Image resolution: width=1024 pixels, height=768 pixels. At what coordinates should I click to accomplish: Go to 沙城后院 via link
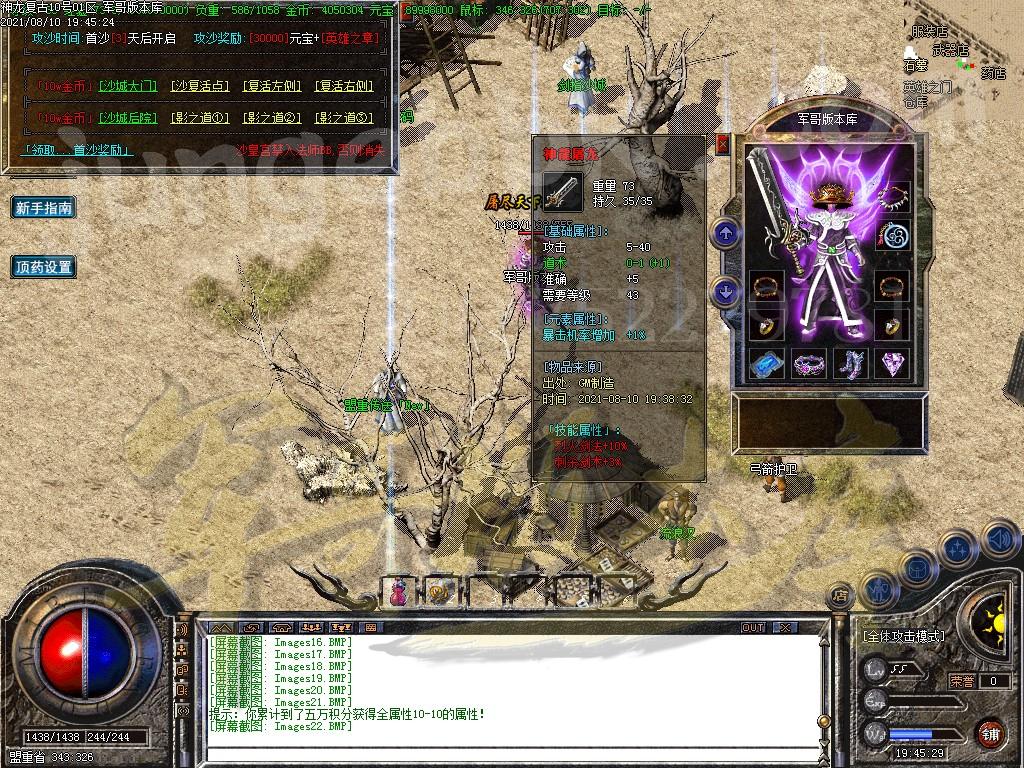[127, 118]
